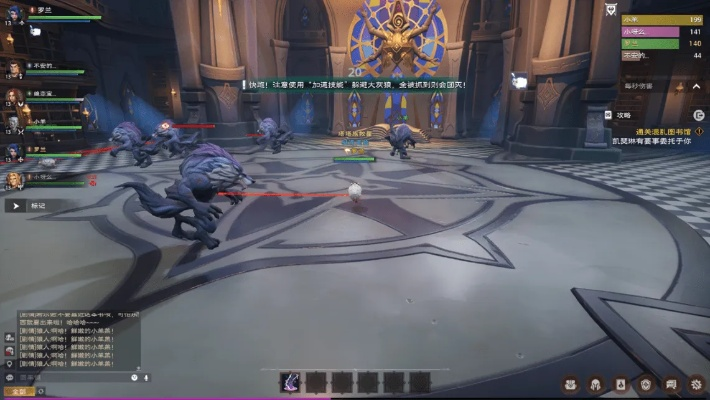Click the exit dungeon icon
The image size is (710, 400).
pos(698,116)
